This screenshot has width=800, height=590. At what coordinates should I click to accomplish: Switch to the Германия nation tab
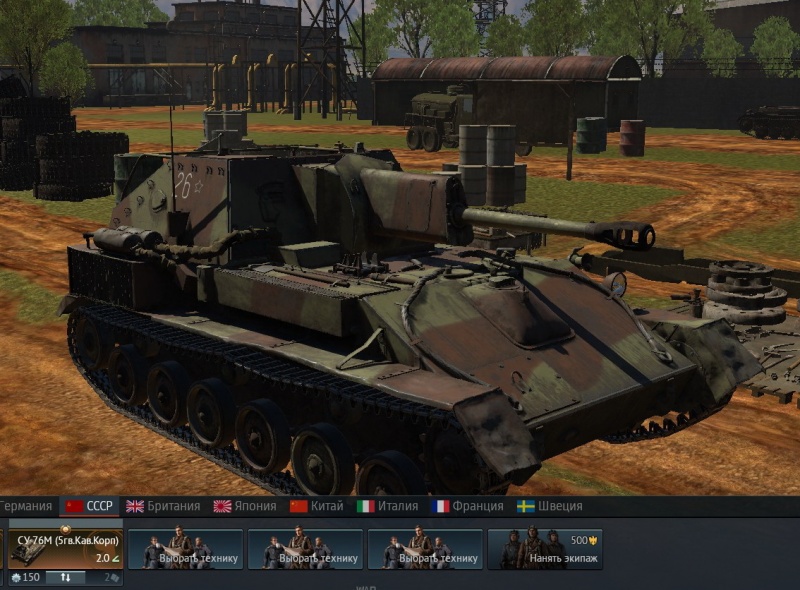coord(27,506)
